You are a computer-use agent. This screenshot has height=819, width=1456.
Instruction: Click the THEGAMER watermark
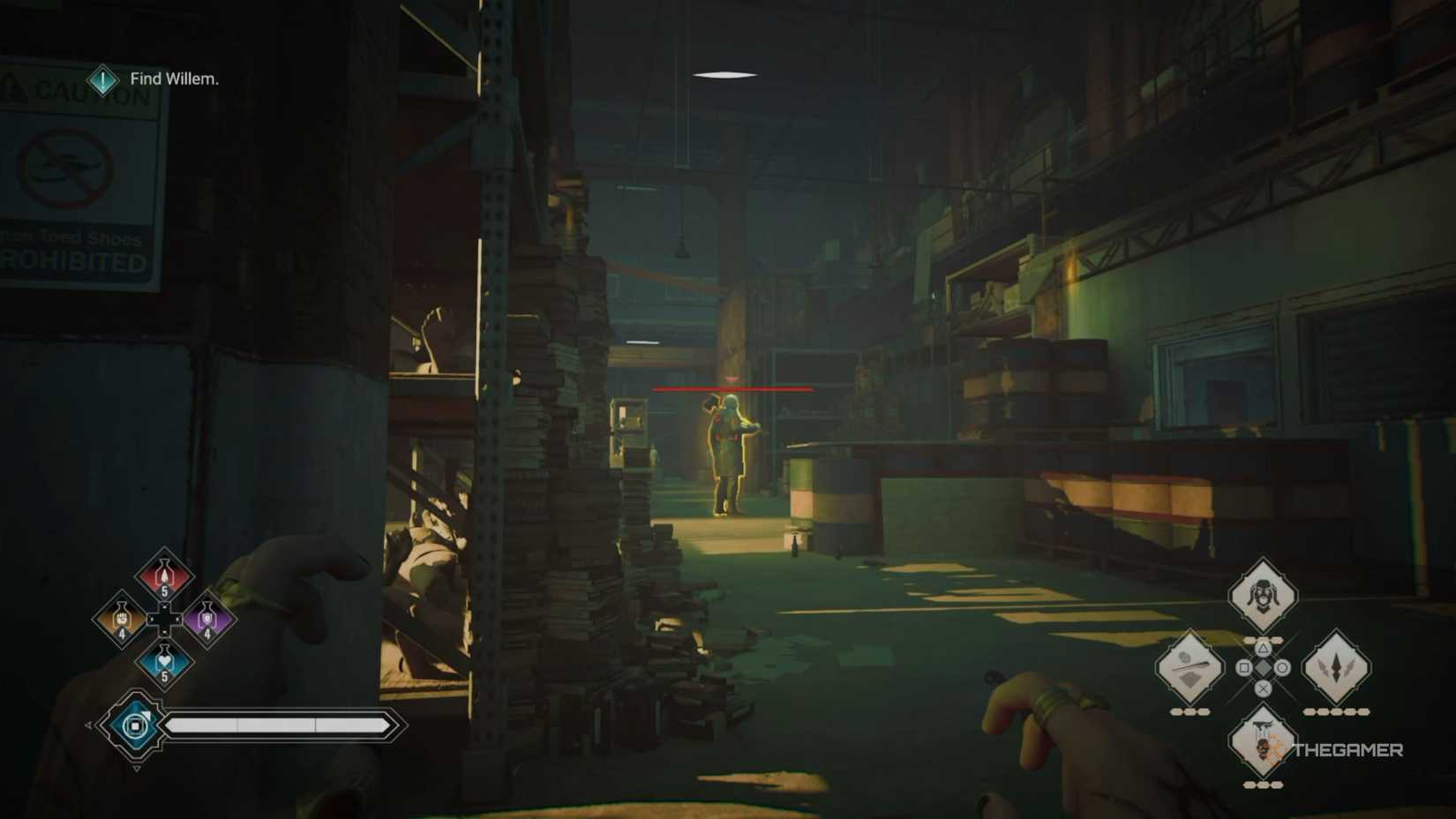[x=1347, y=751]
